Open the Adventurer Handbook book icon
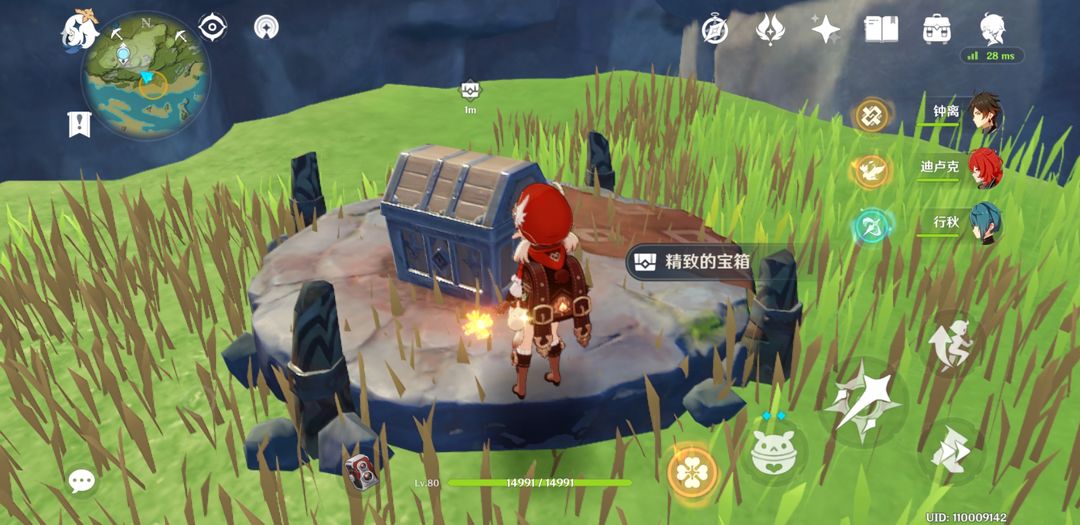Viewport: 1080px width, 525px height. (x=880, y=29)
